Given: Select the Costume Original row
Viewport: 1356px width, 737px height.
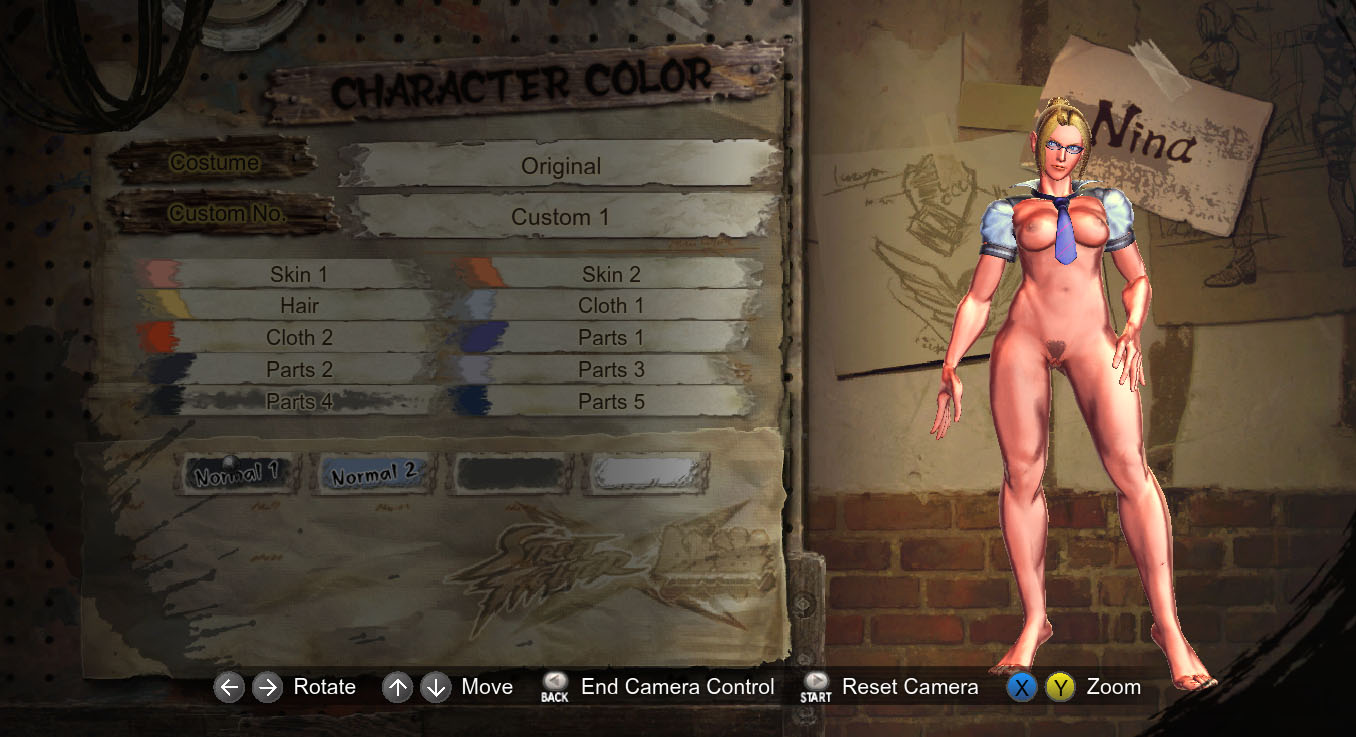Looking at the screenshot, I should pos(560,166).
